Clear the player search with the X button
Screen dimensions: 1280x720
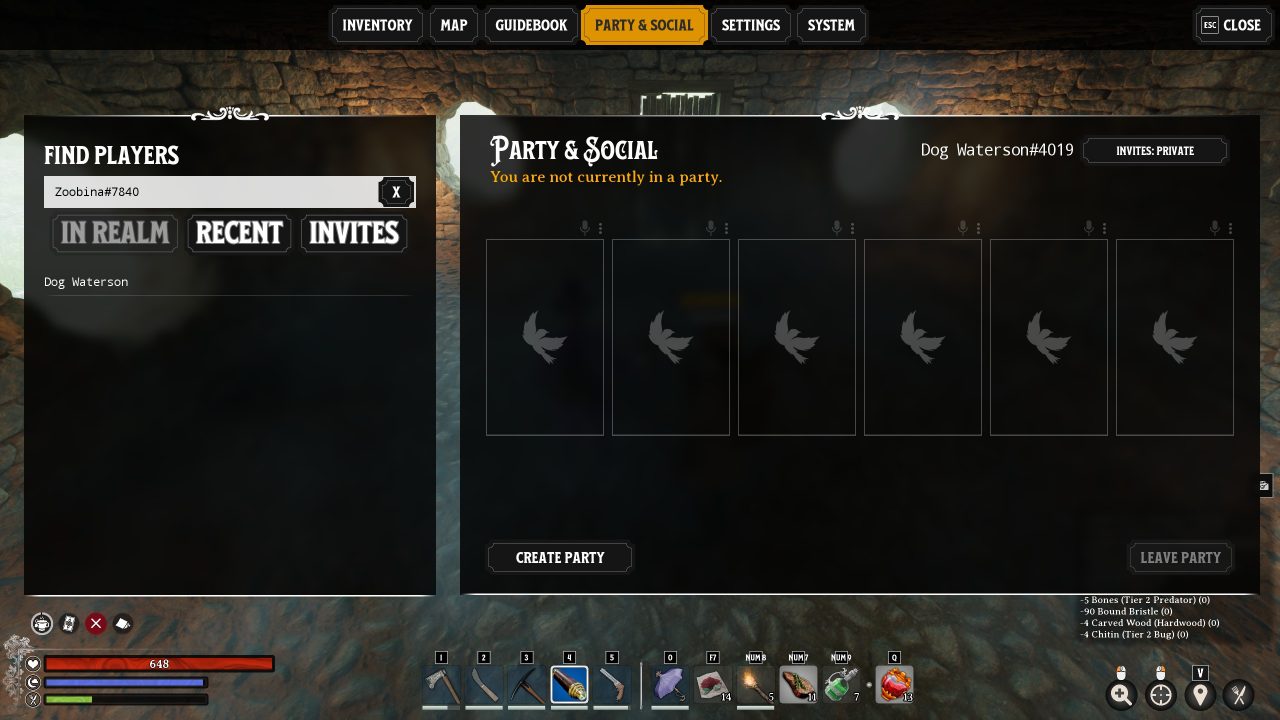[396, 192]
